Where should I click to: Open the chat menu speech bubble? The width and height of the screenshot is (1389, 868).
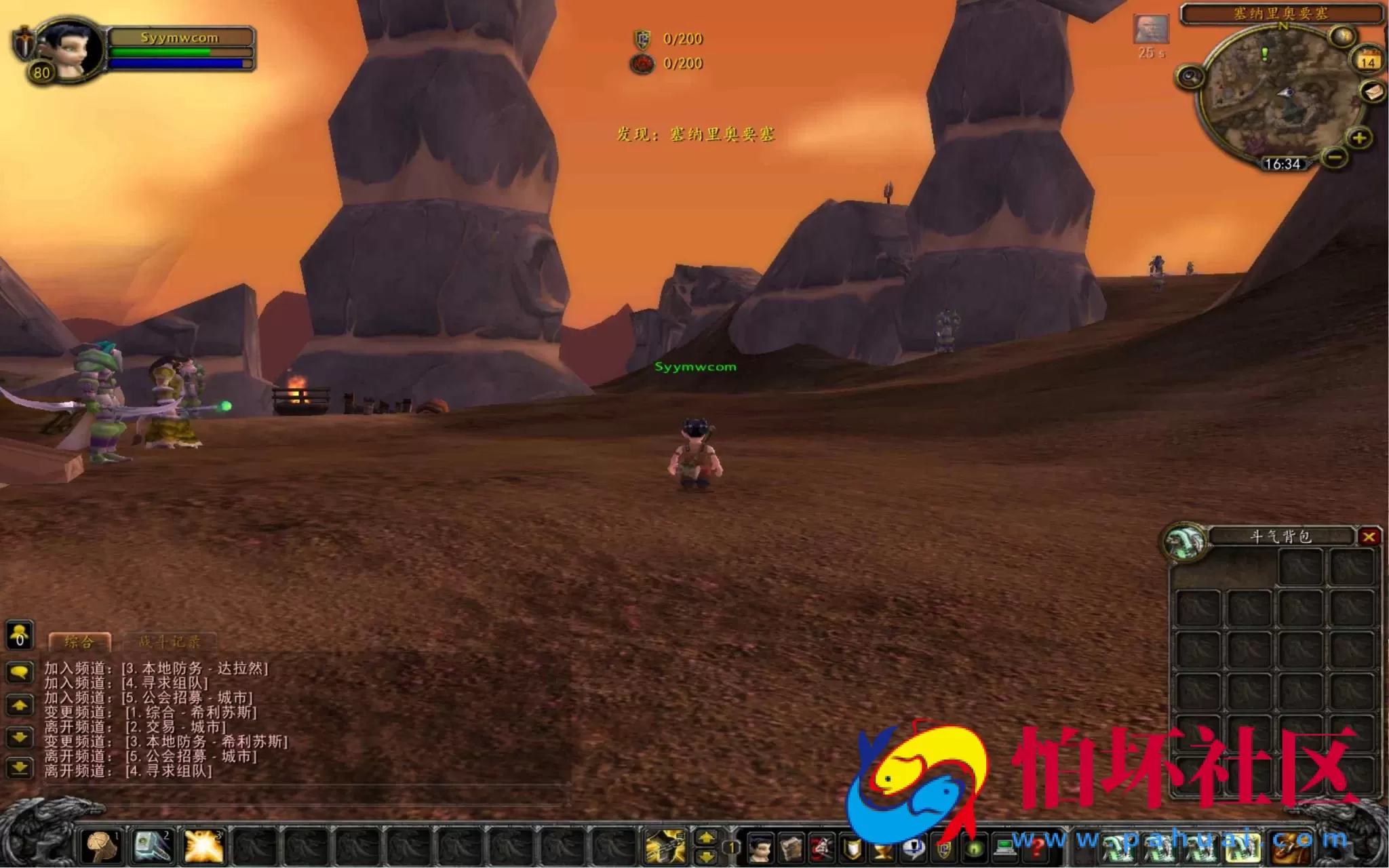18,671
